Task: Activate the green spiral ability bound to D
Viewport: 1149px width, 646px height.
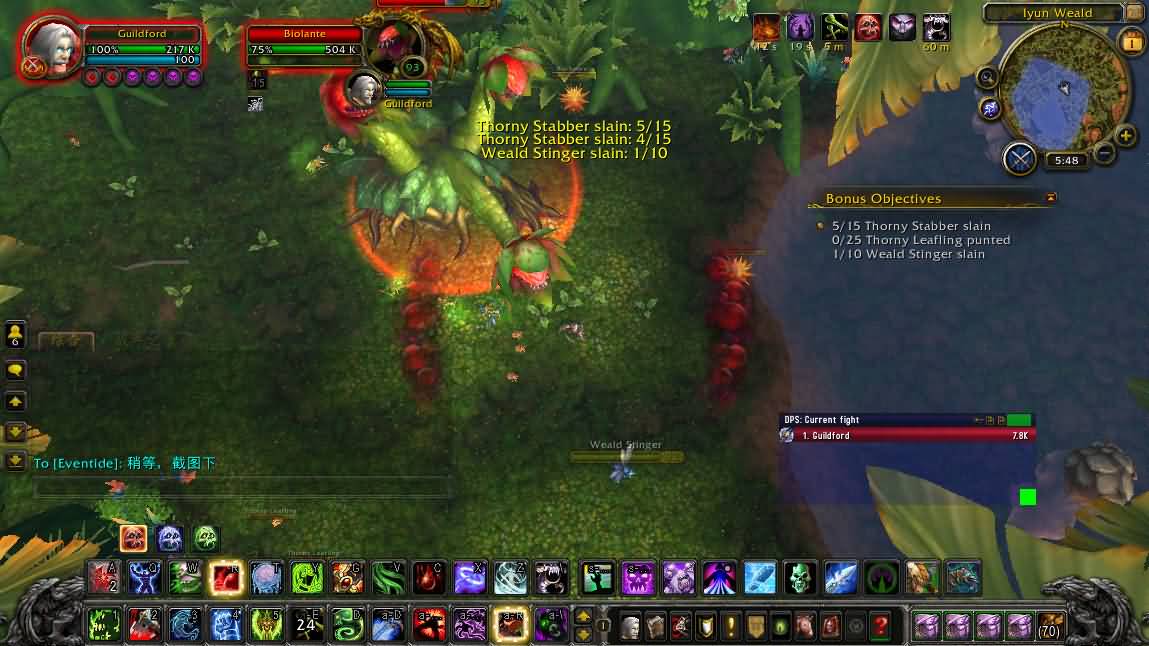Action: pyautogui.click(x=347, y=625)
